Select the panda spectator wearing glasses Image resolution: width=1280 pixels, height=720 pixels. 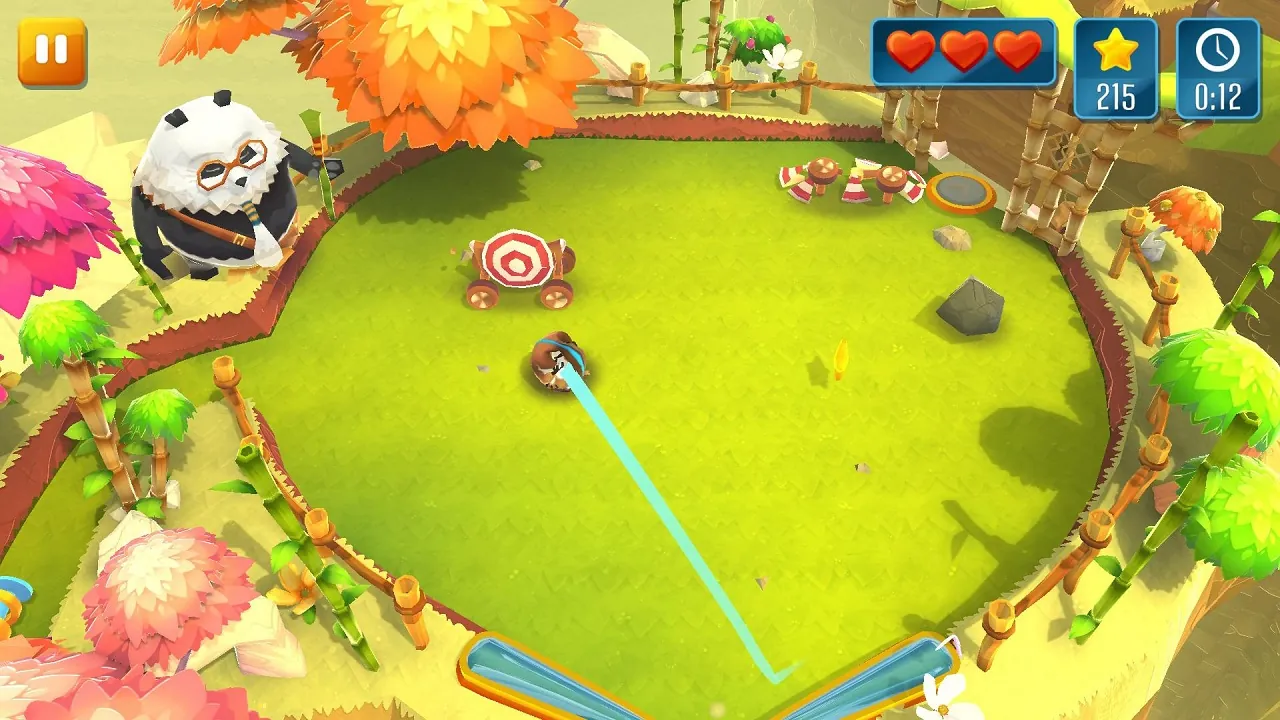click(215, 185)
